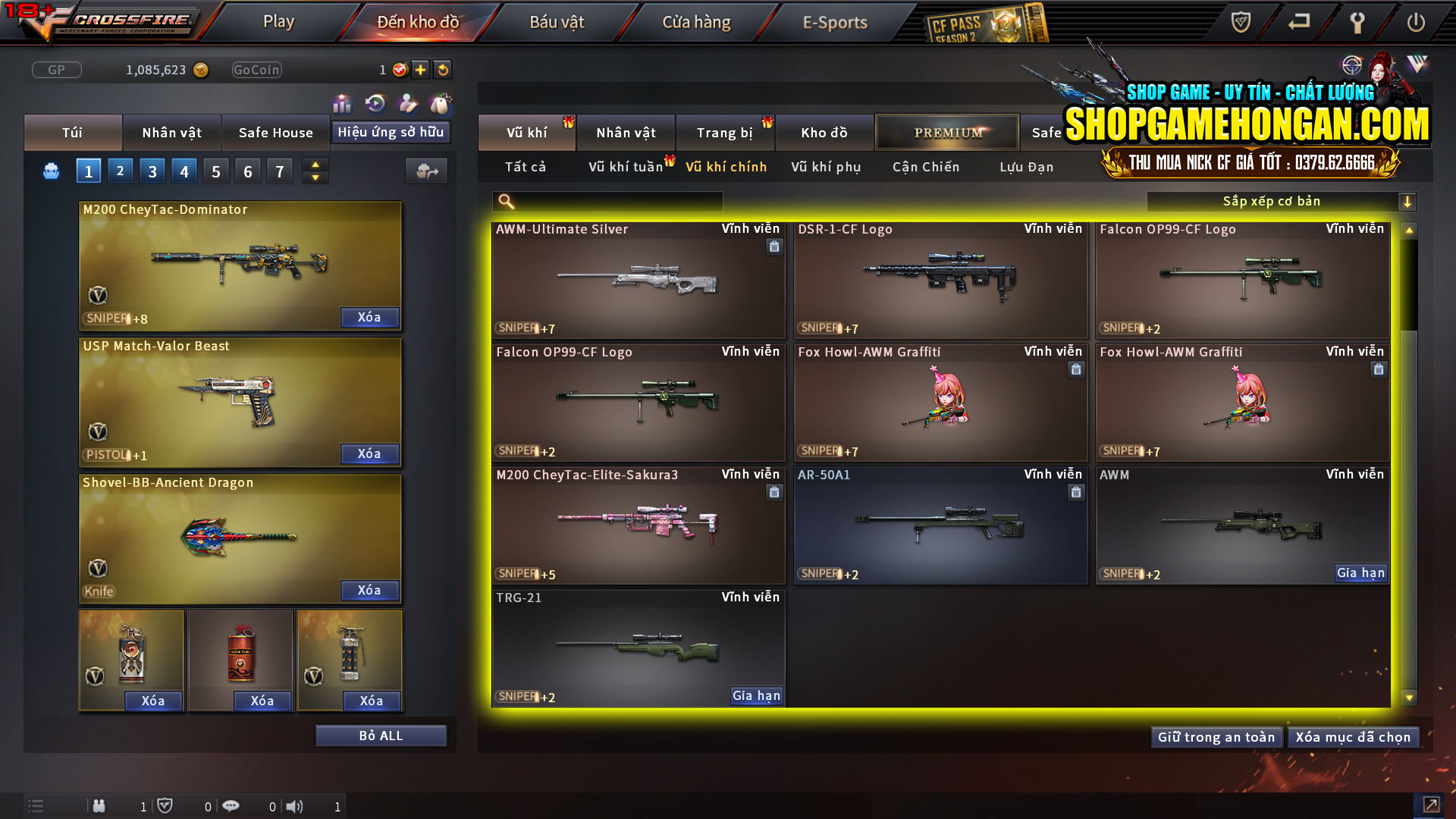Switch to the Vũ khí phụ tab

pyautogui.click(x=824, y=167)
